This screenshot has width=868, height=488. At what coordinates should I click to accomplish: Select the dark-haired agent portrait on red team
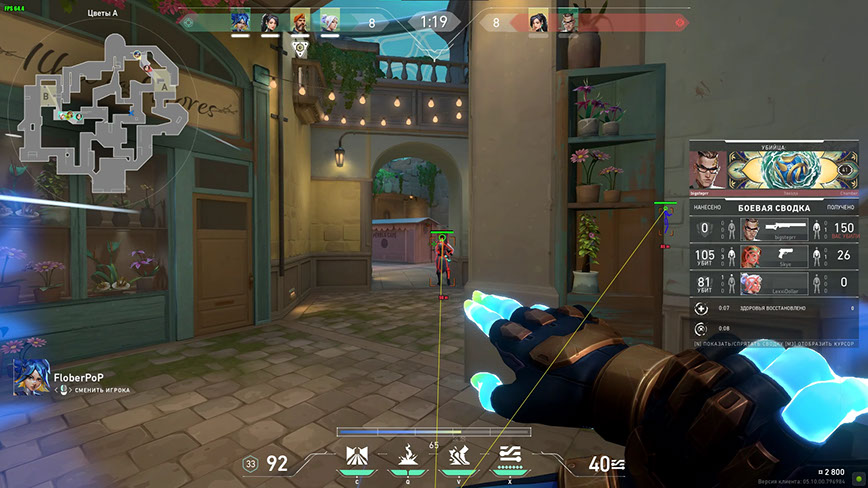pyautogui.click(x=537, y=22)
